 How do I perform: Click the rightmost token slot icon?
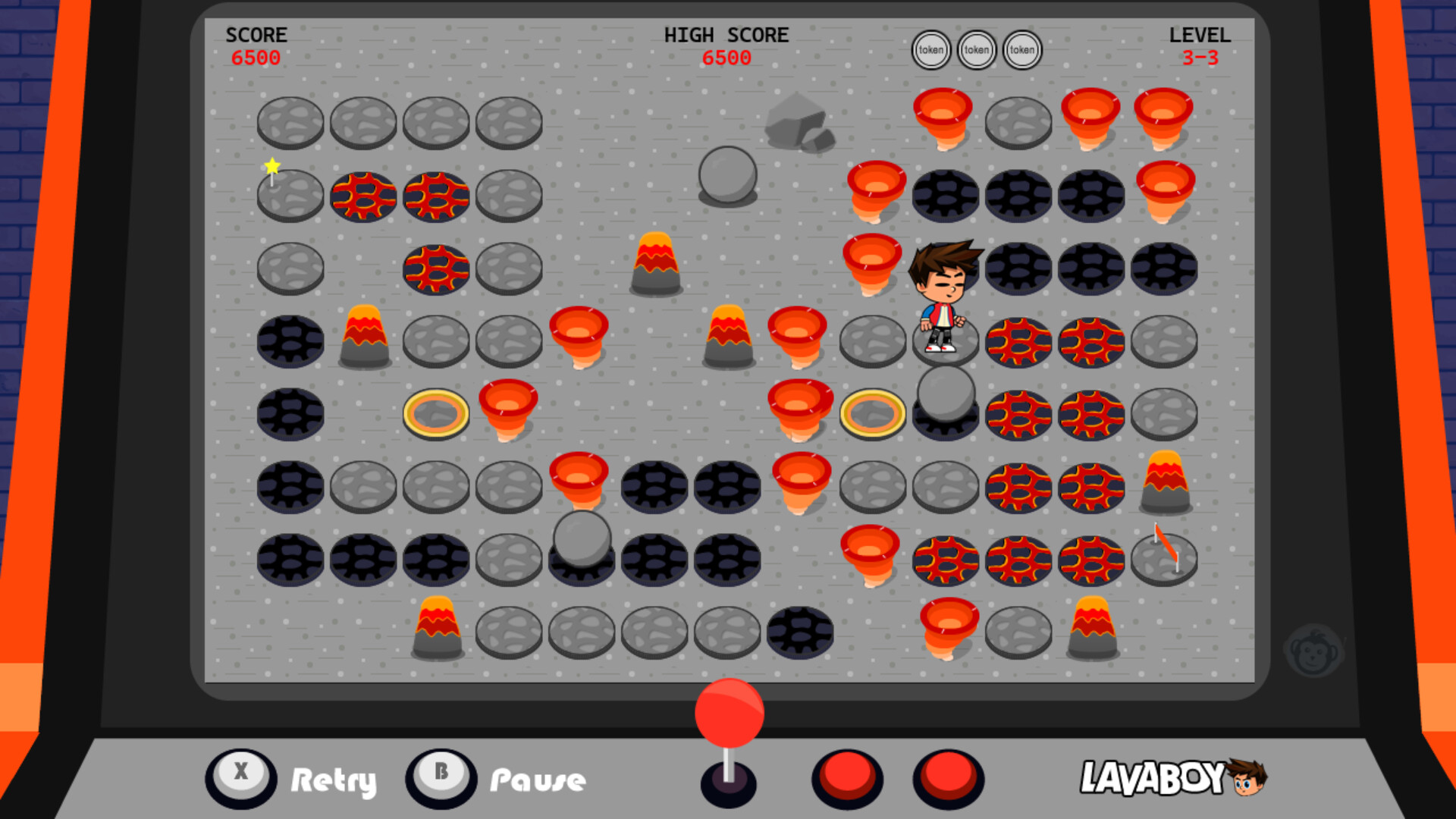tap(1021, 49)
